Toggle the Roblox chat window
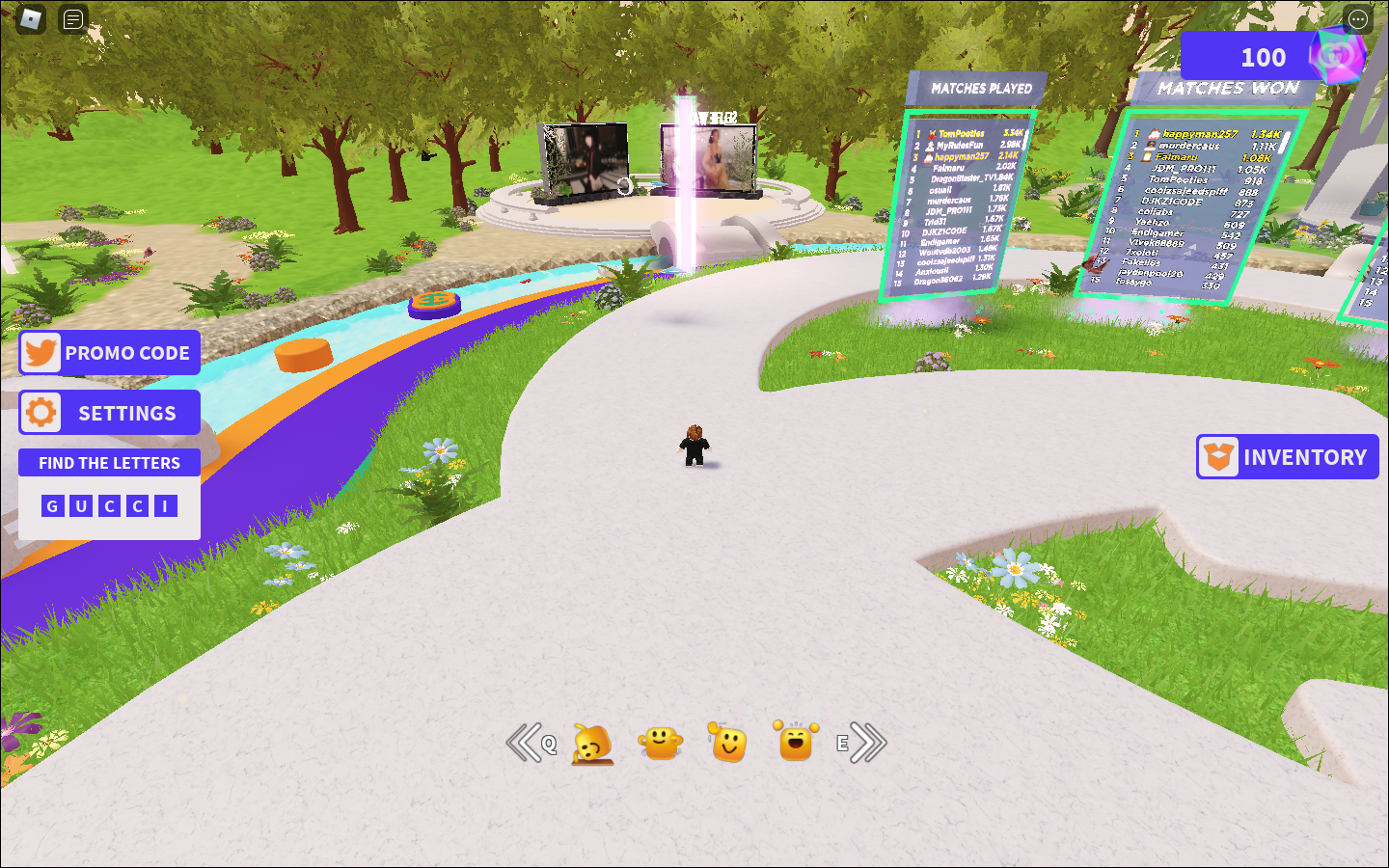The width and height of the screenshot is (1389, 868). [73, 18]
